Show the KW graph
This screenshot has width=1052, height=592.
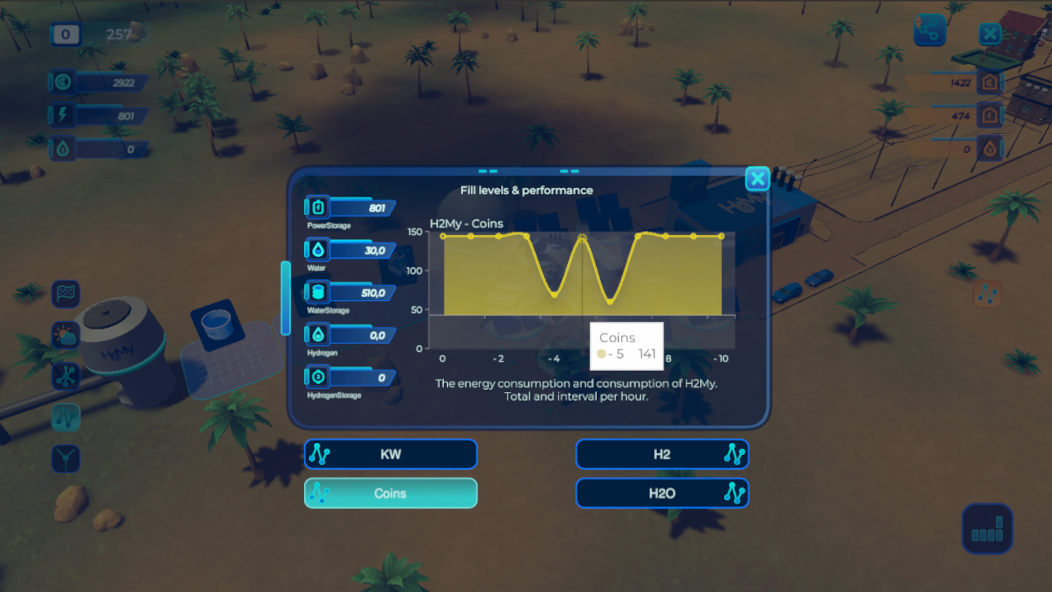pyautogui.click(x=390, y=454)
